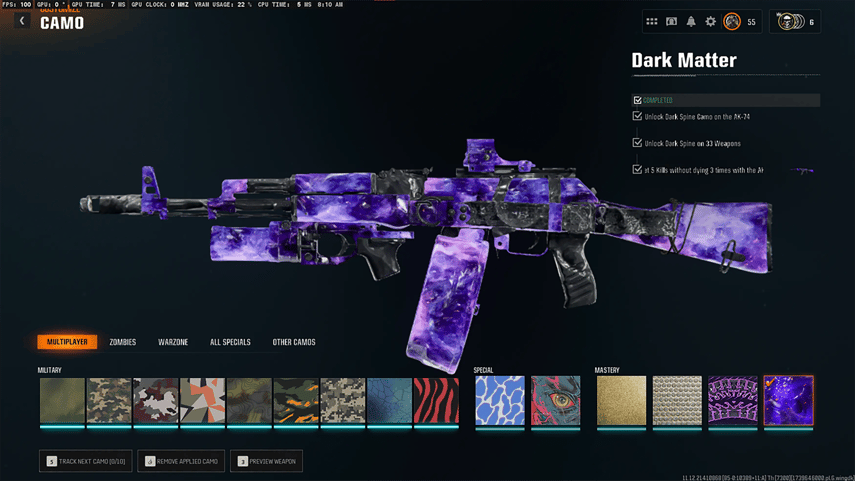Choose the red zebra-stripe military camo

tap(436, 400)
